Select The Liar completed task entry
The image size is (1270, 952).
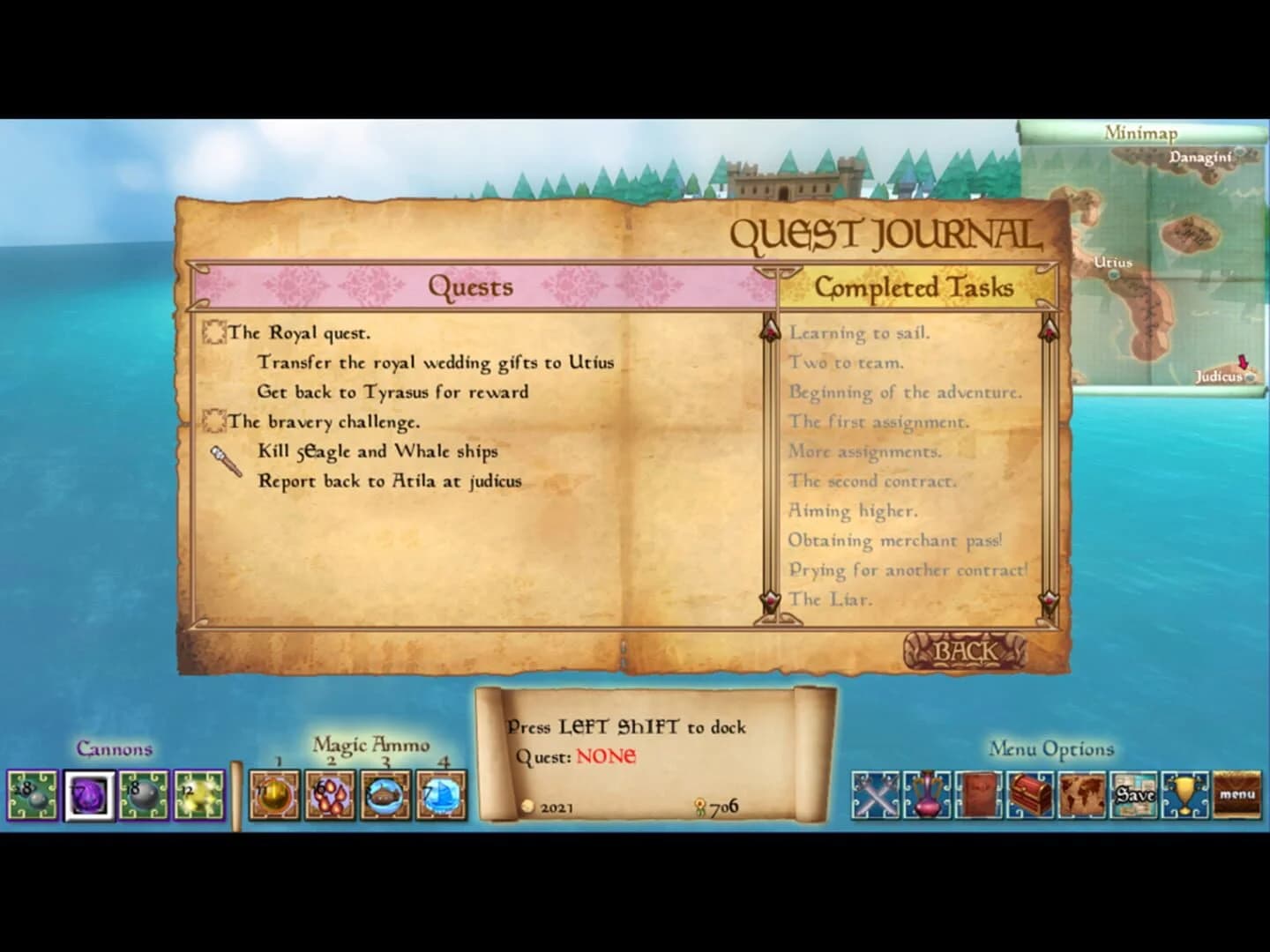click(830, 599)
